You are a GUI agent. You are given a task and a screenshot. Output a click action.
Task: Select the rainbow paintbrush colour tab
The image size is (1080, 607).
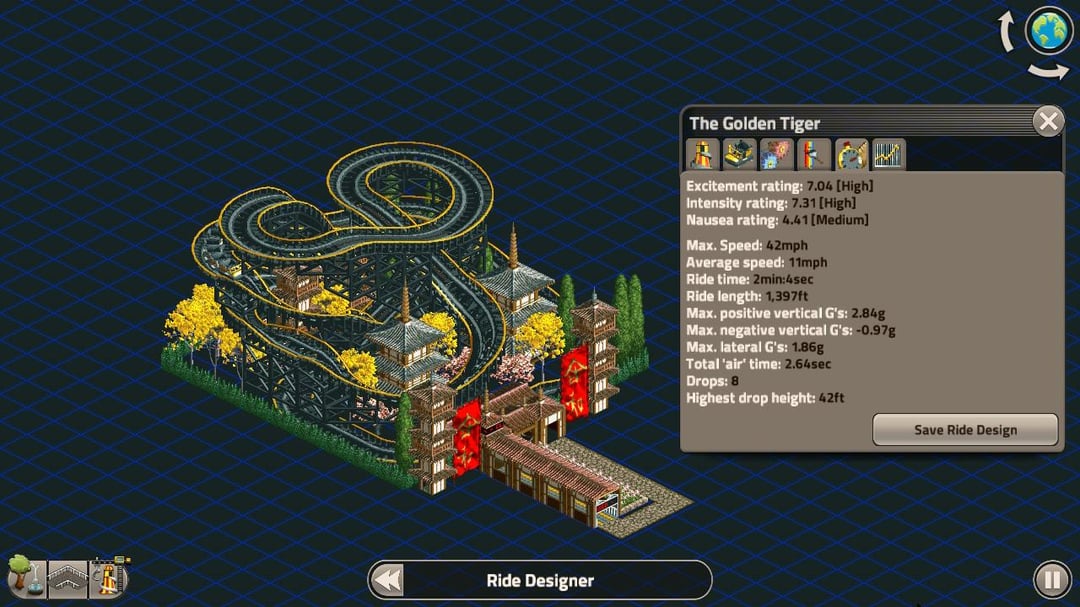(x=814, y=155)
